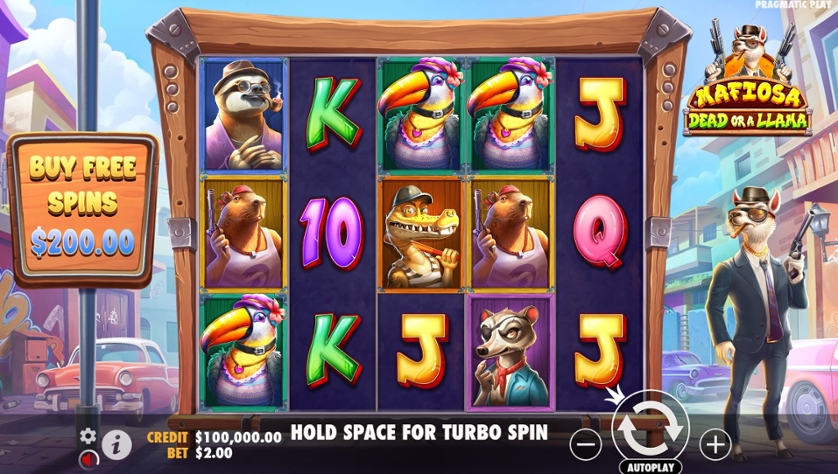Toggle the sound speaker icon

[x=89, y=459]
